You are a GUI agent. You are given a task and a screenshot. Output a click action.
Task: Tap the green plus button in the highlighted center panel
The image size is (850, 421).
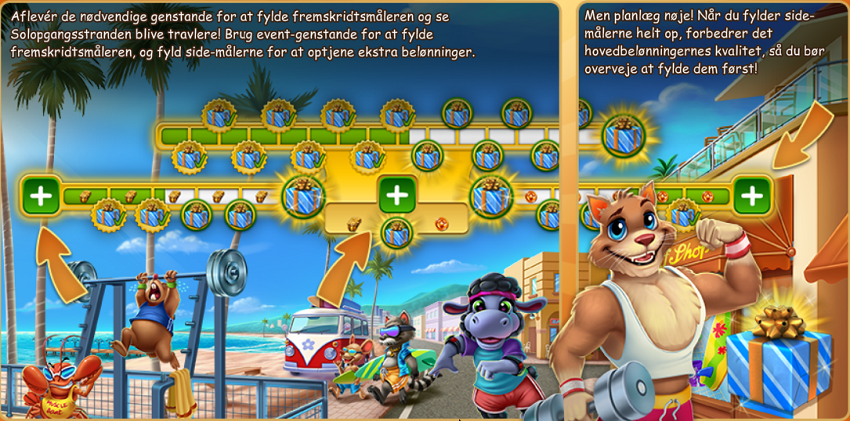(397, 194)
